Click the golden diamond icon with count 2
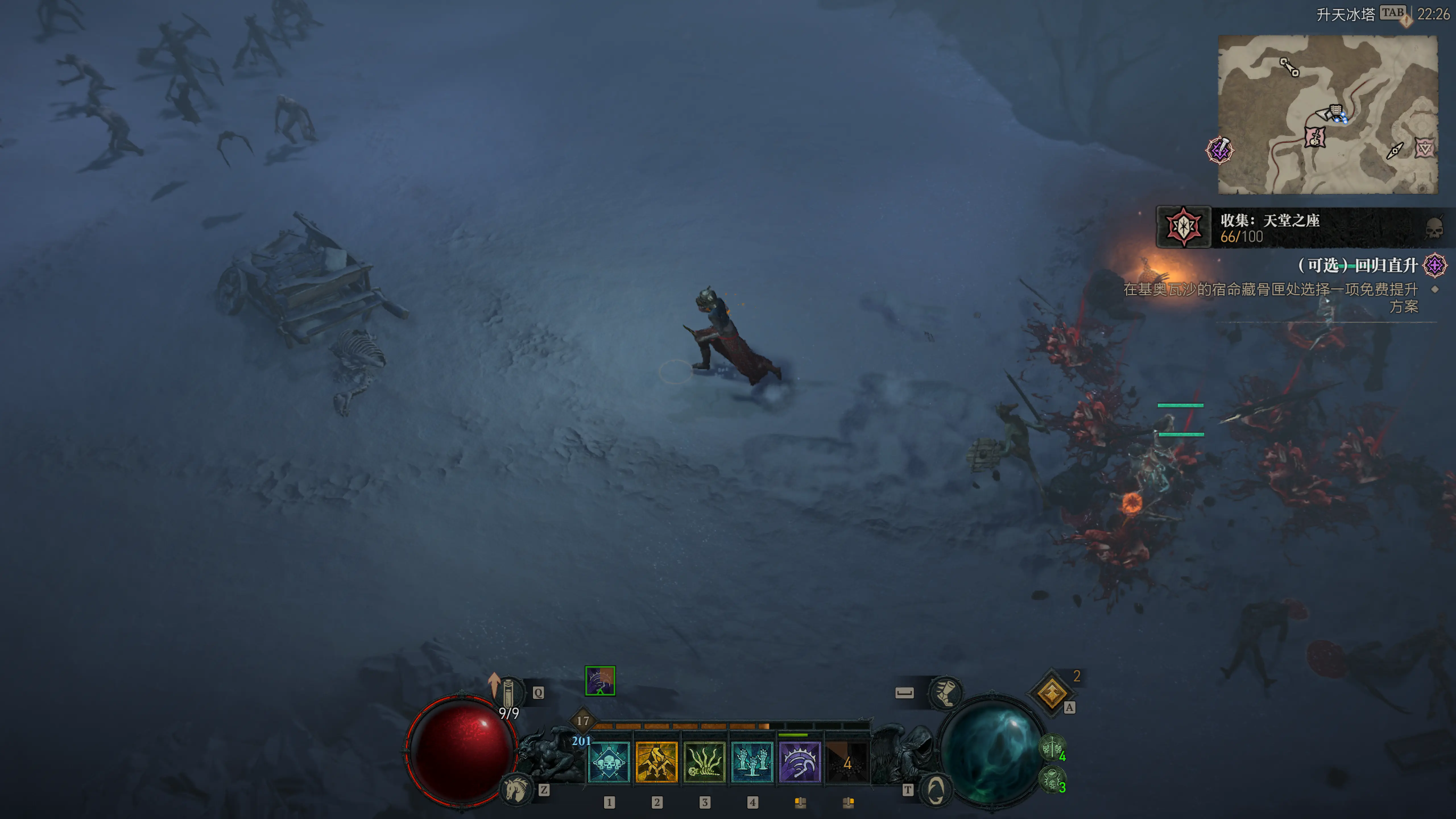 pos(1051,692)
